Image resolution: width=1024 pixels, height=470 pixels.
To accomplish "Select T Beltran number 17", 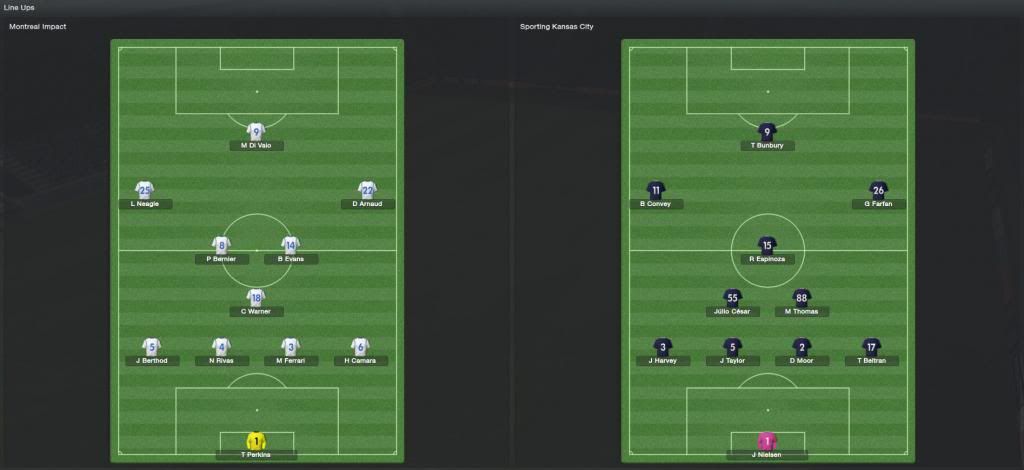I will click(871, 346).
